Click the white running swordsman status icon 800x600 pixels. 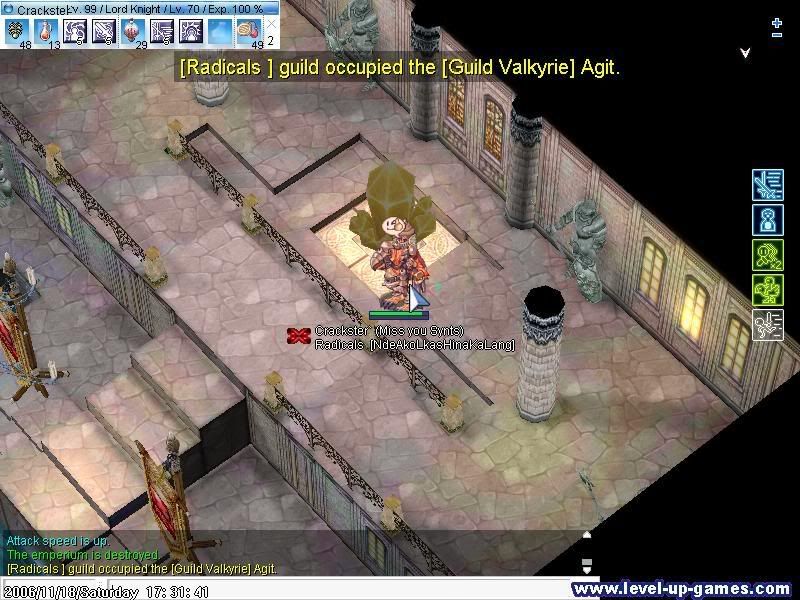(x=767, y=325)
